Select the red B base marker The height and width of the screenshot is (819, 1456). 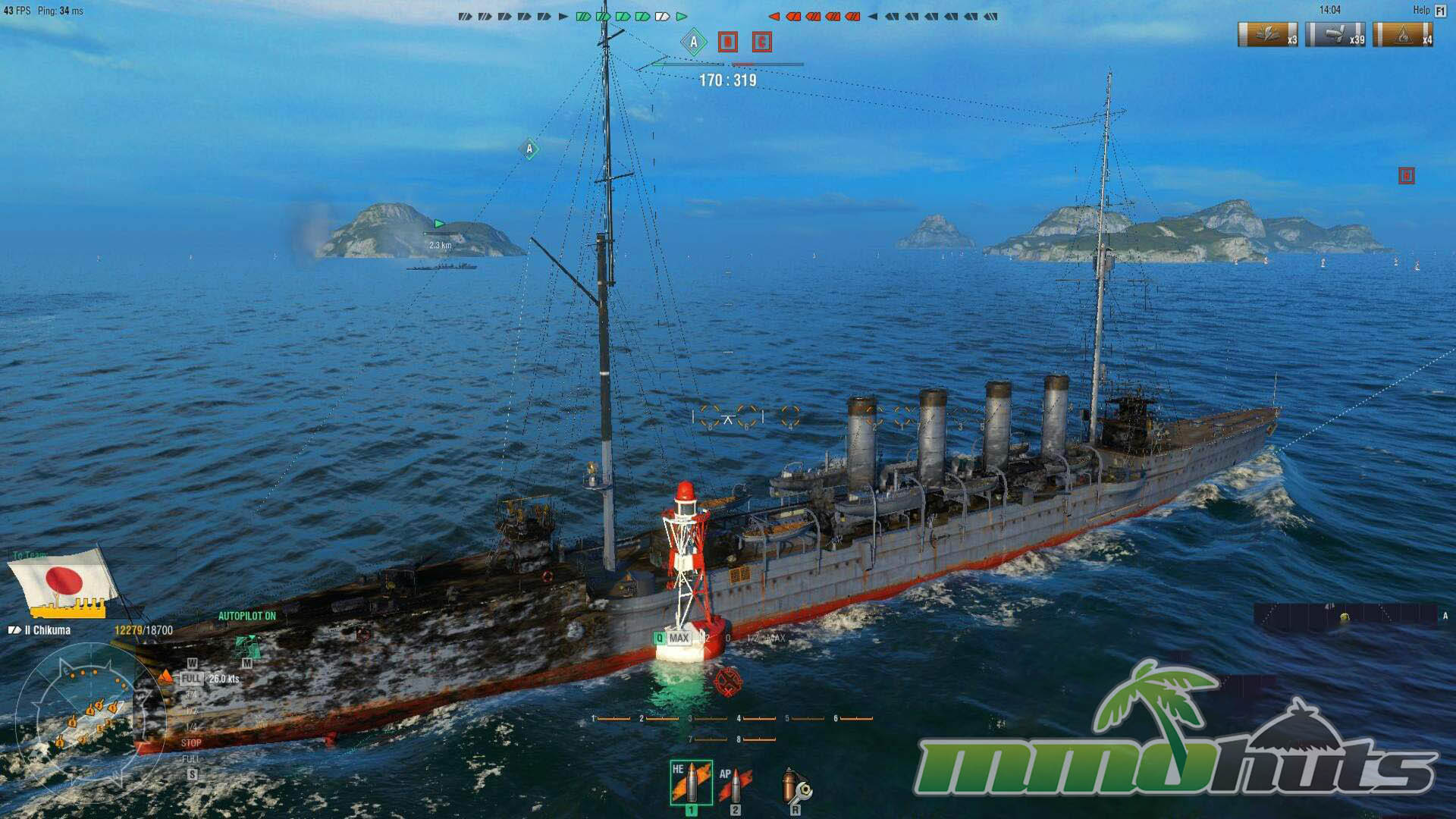tap(1406, 176)
